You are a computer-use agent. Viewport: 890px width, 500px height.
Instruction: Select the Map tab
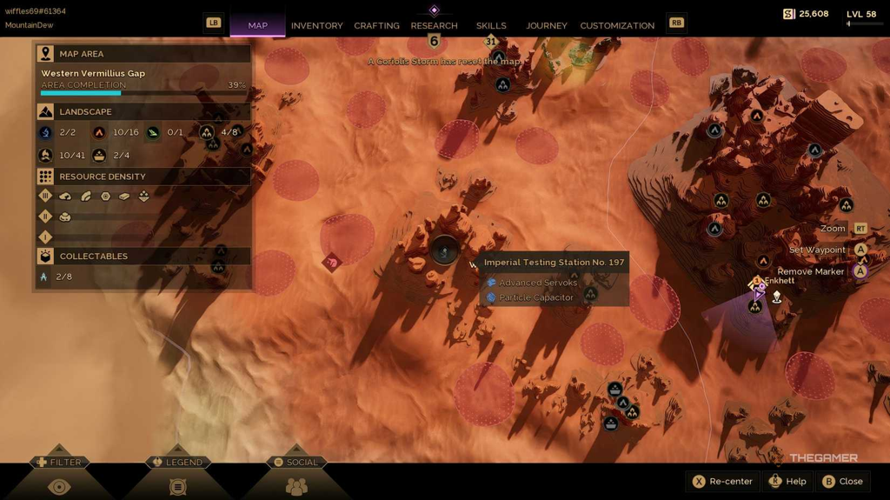click(257, 25)
